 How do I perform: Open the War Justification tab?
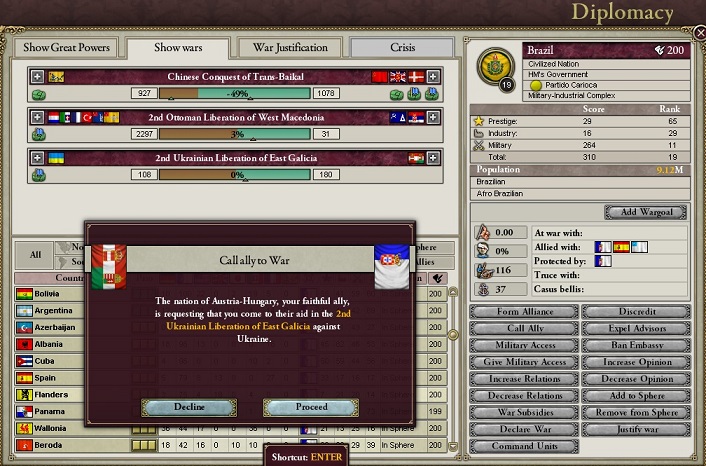[291, 47]
